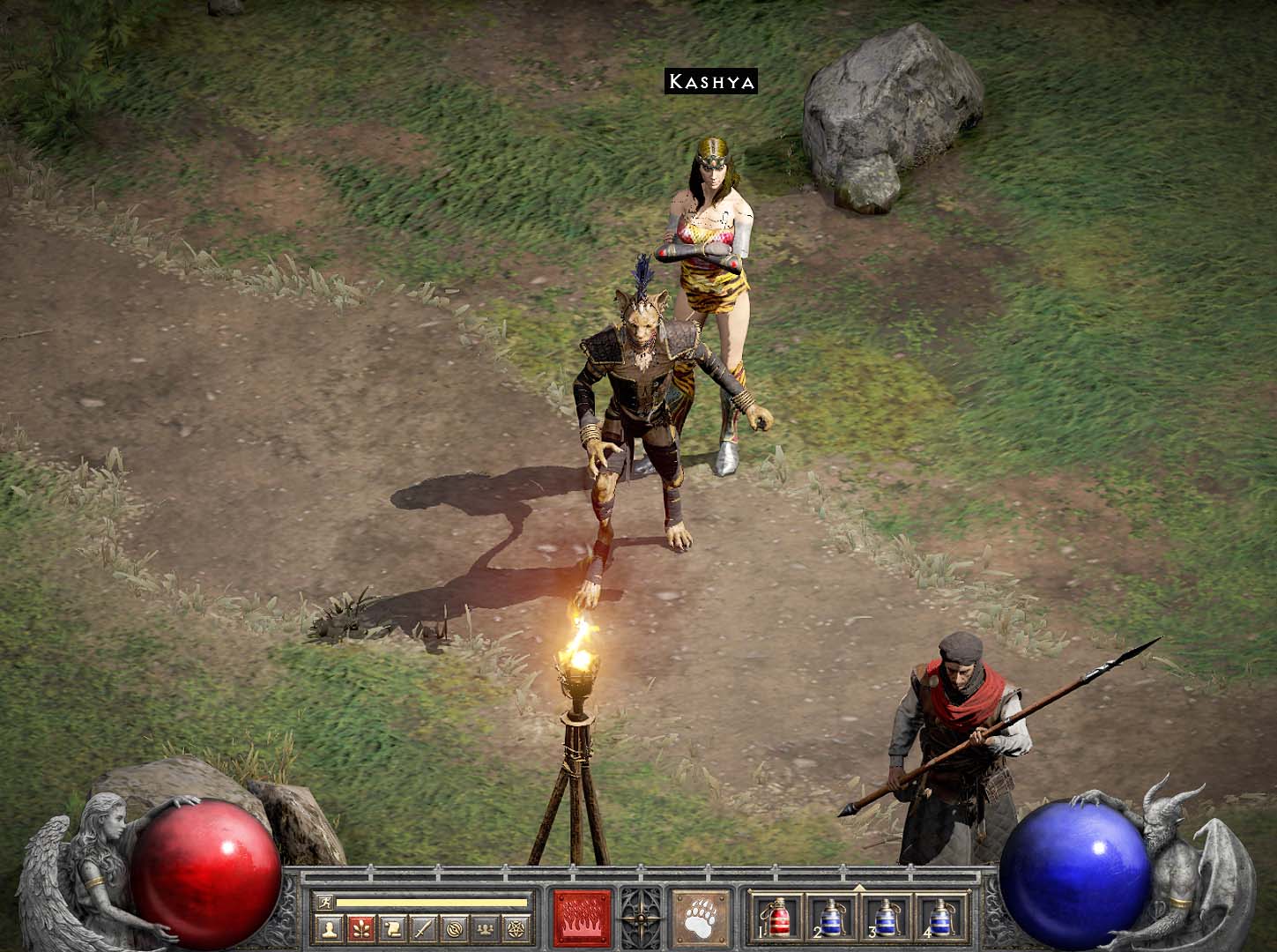Expand the belt with the arrow above potions
This screenshot has height=952, width=1277.
click(859, 887)
